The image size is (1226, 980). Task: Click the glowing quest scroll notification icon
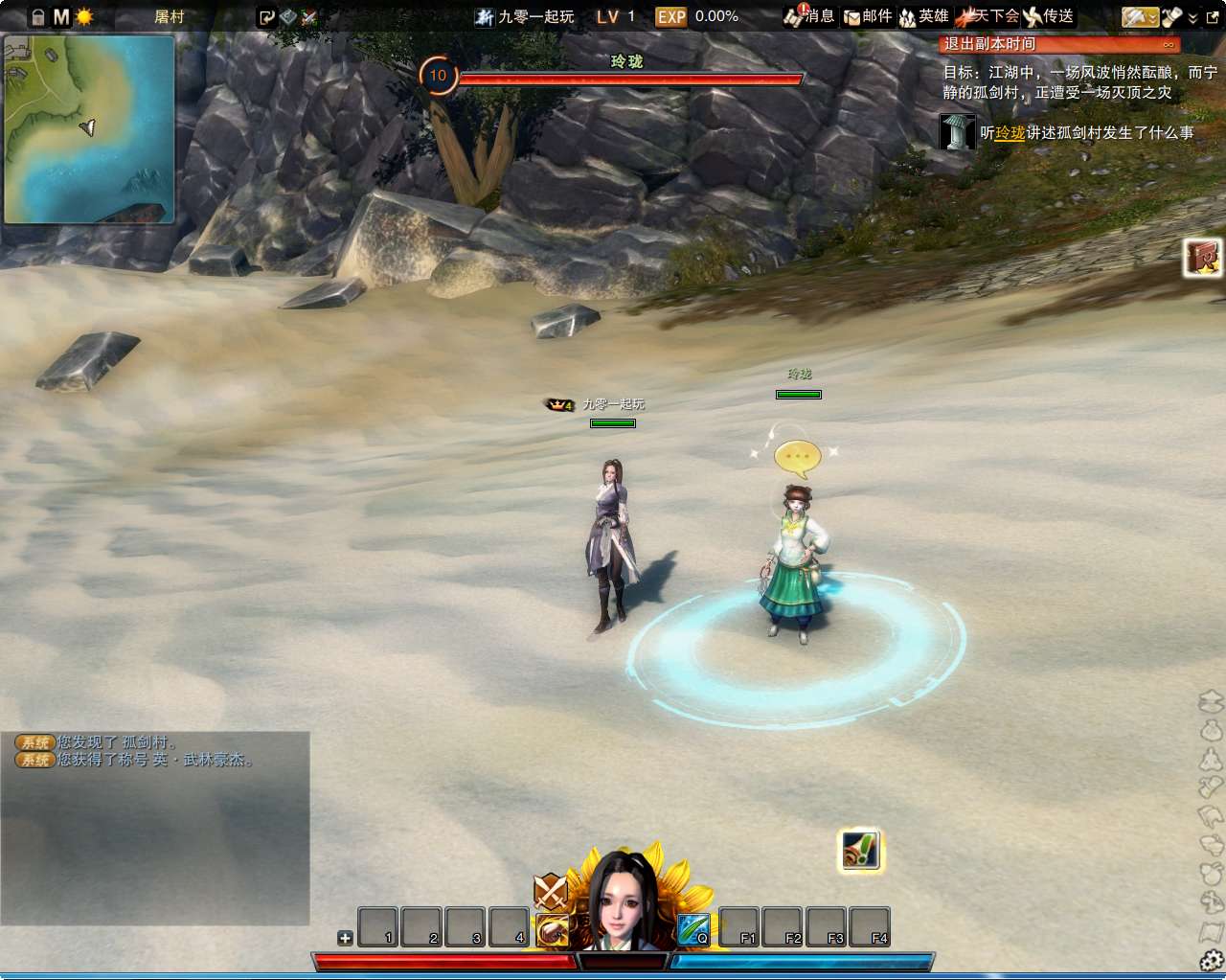pyautogui.click(x=861, y=850)
